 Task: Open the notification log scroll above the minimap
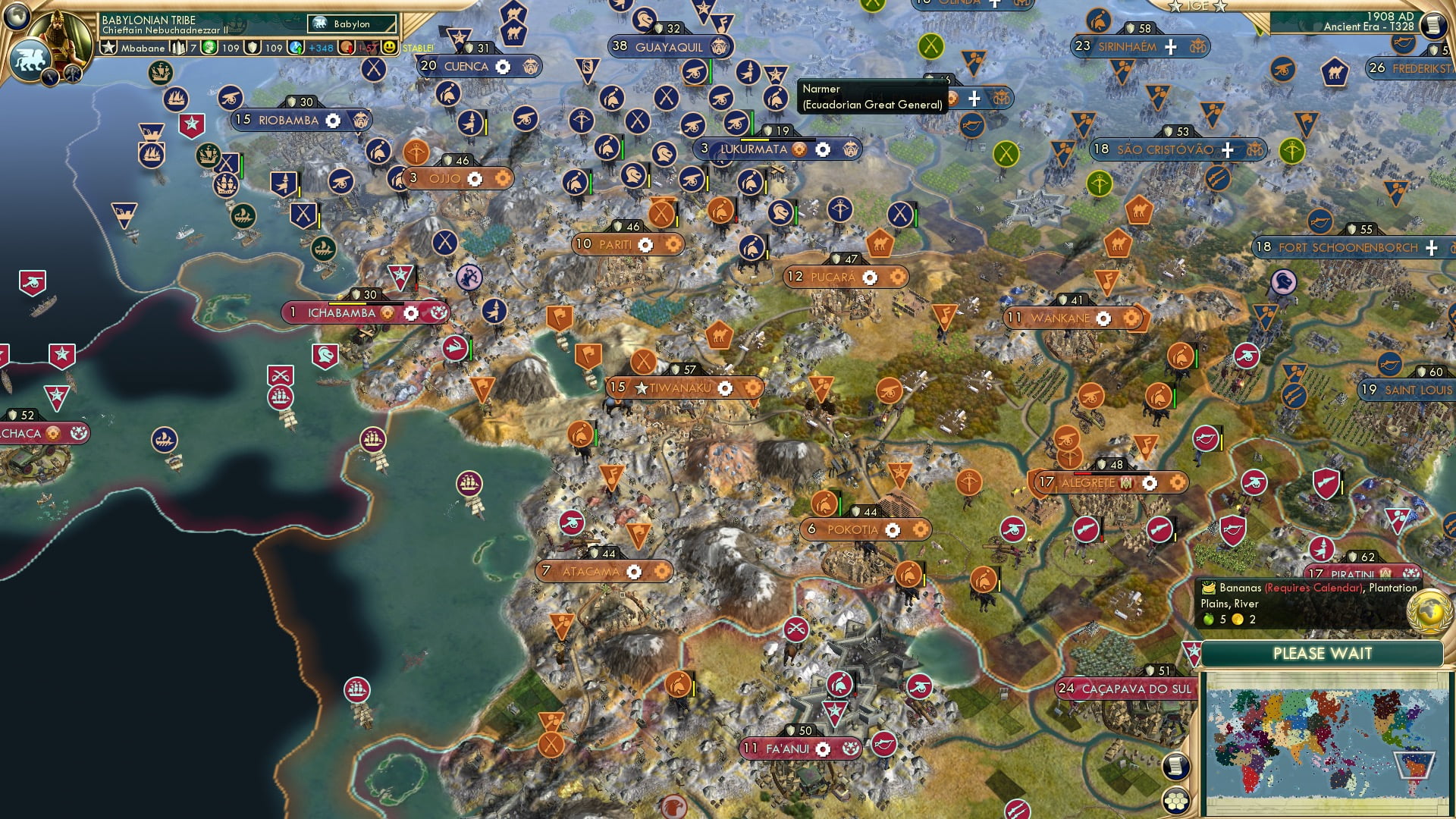(x=1177, y=766)
